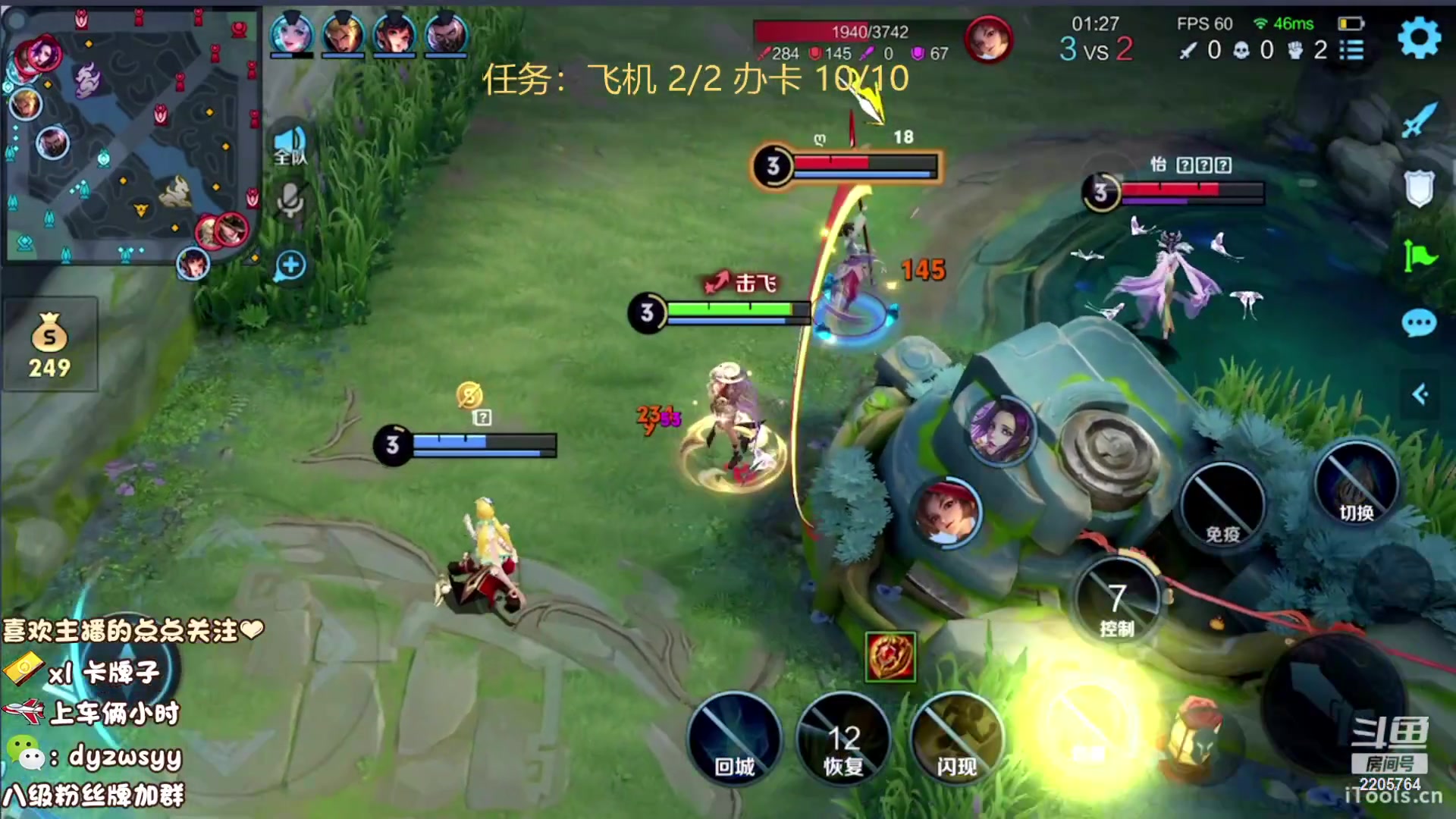Send the green flag signal
The width and height of the screenshot is (1456, 819).
[1418, 256]
